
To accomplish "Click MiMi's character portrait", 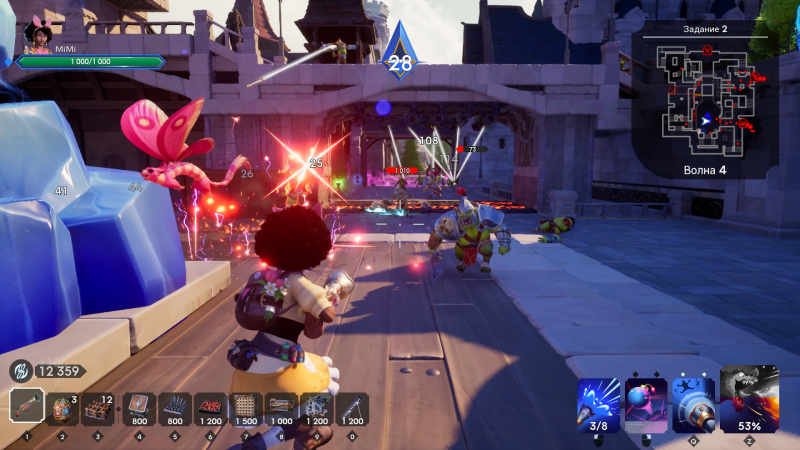I will pos(38,36).
